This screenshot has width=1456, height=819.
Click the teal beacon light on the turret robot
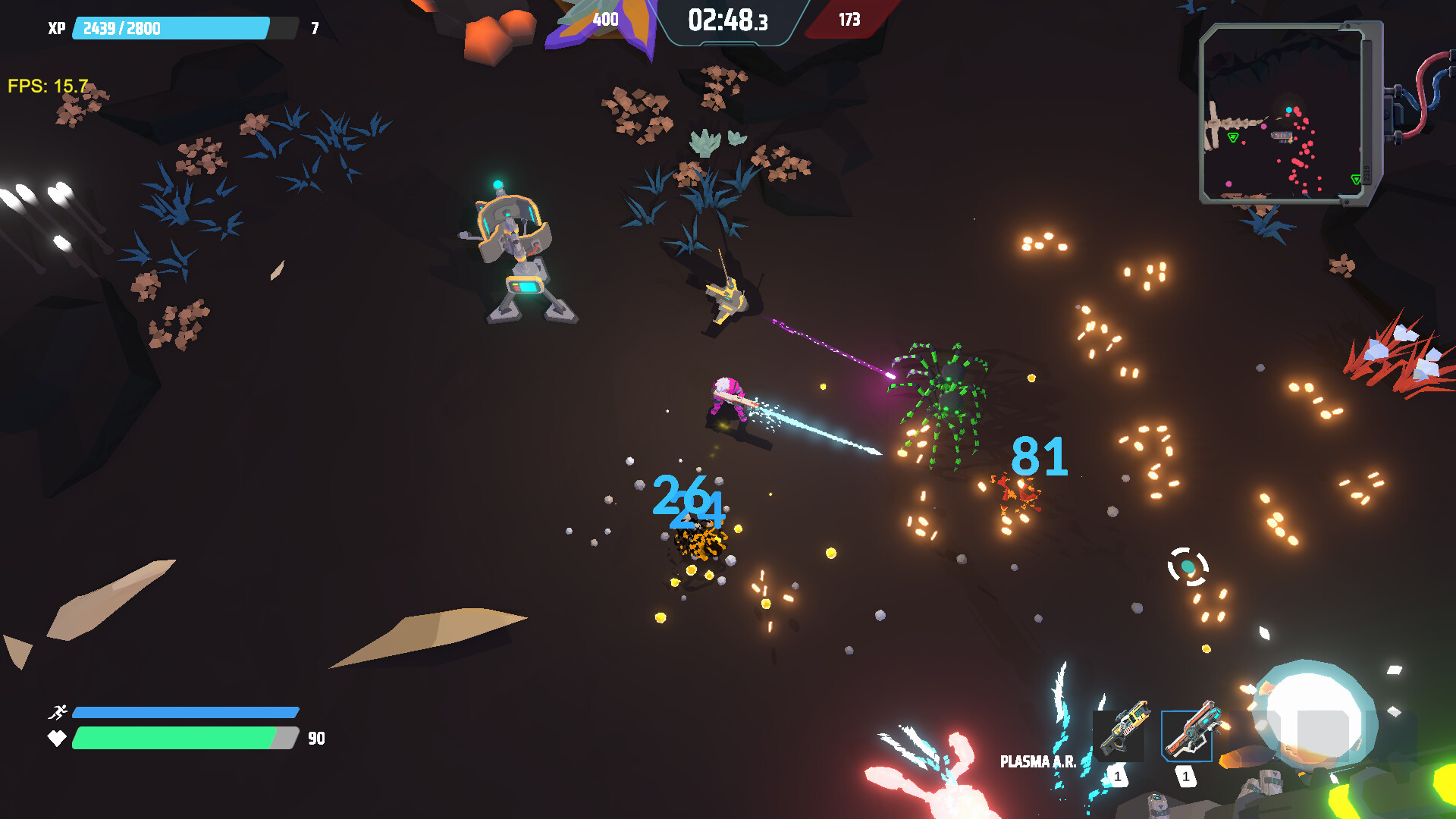[x=497, y=183]
